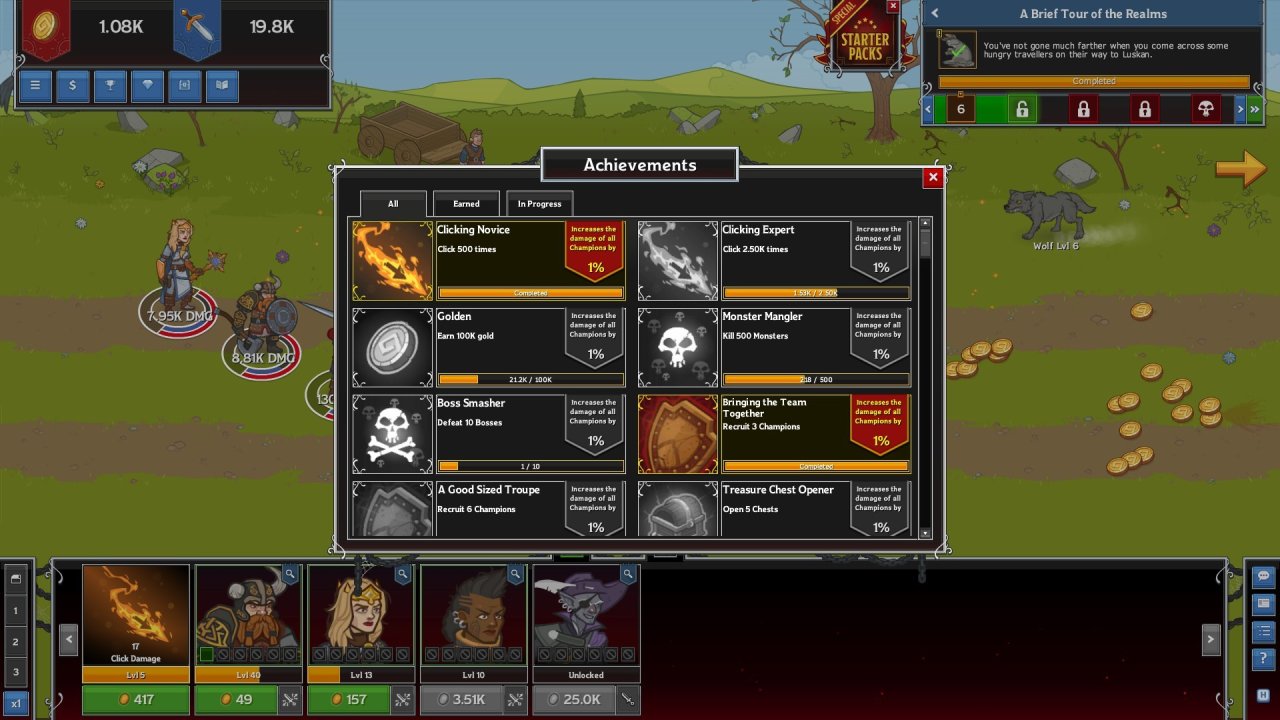This screenshot has height=720, width=1280.
Task: Buy the 157 gold champion level-up
Action: (348, 700)
